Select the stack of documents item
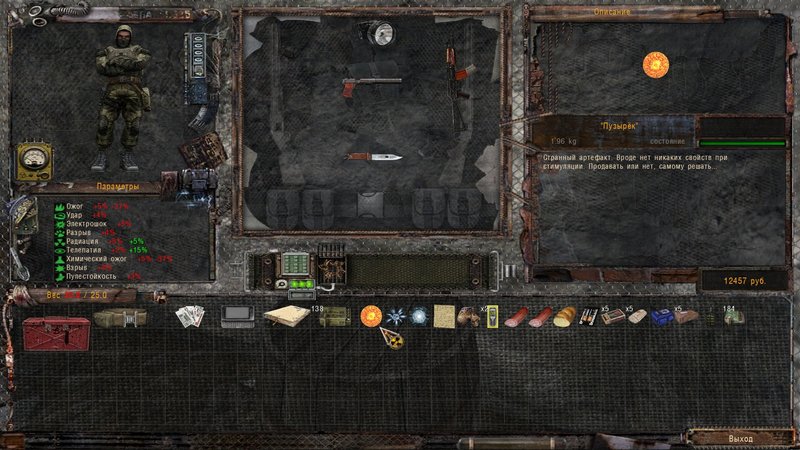Image resolution: width=800 pixels, height=450 pixels. pos(190,317)
